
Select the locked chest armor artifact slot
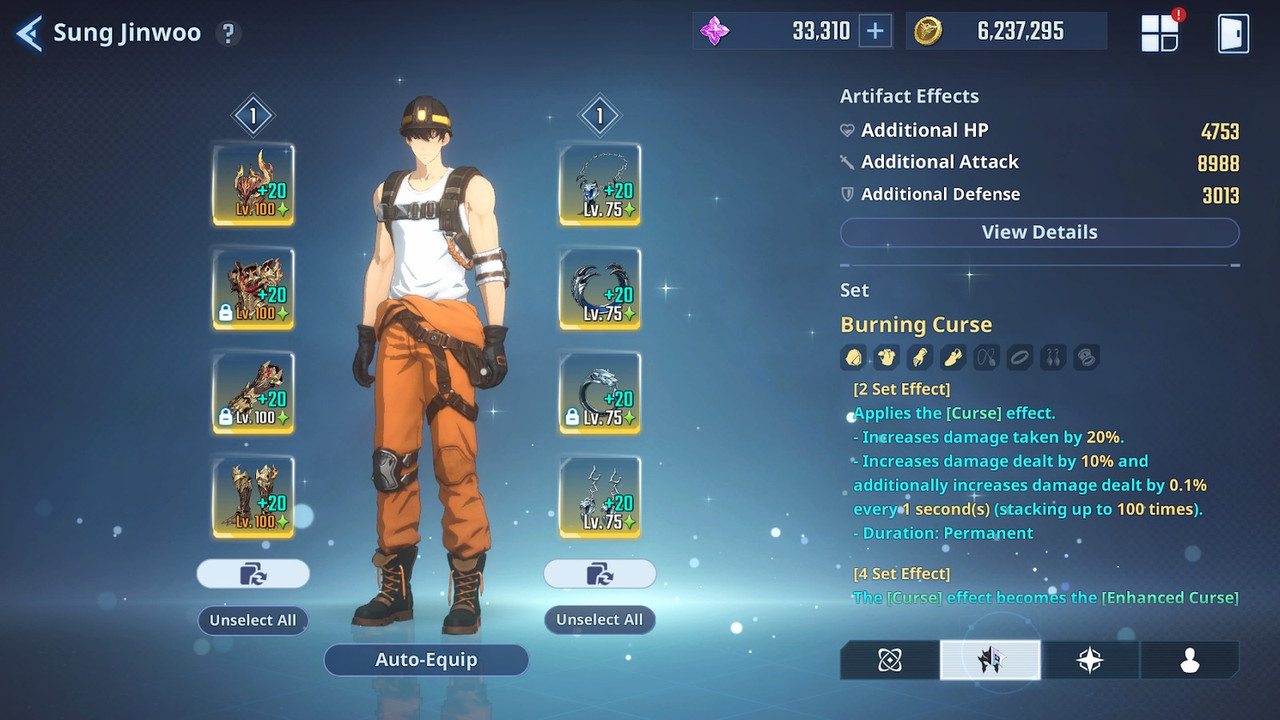tap(253, 289)
